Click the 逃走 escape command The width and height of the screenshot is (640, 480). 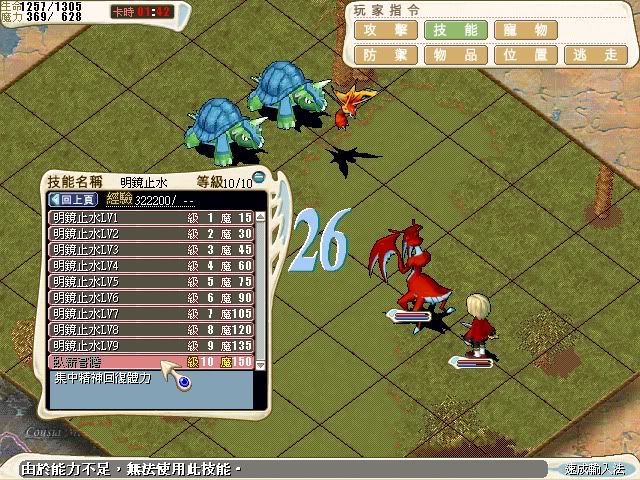(597, 55)
